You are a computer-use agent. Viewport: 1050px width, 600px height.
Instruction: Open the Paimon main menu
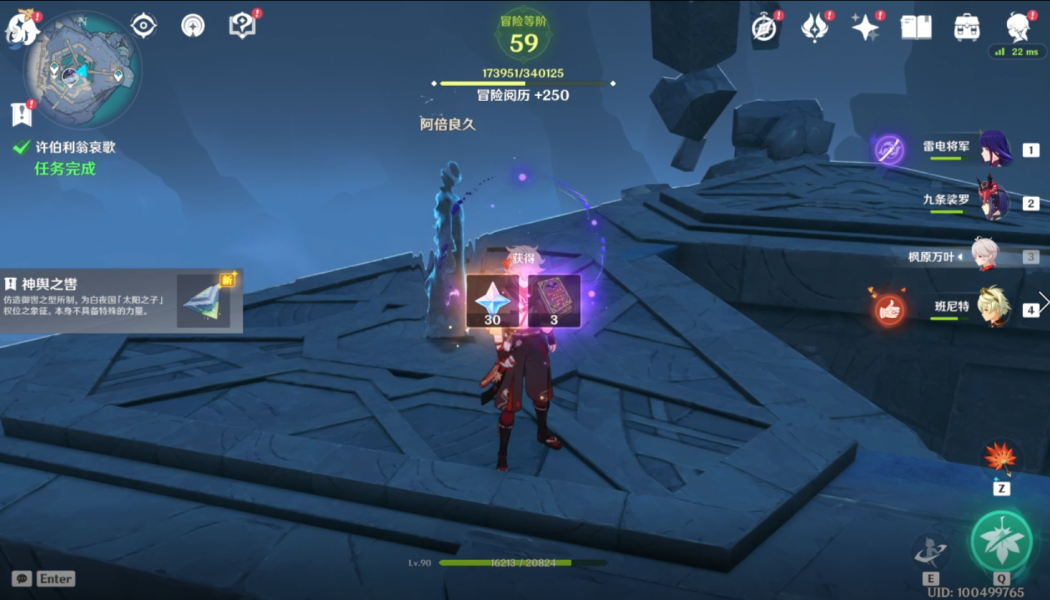tap(22, 28)
